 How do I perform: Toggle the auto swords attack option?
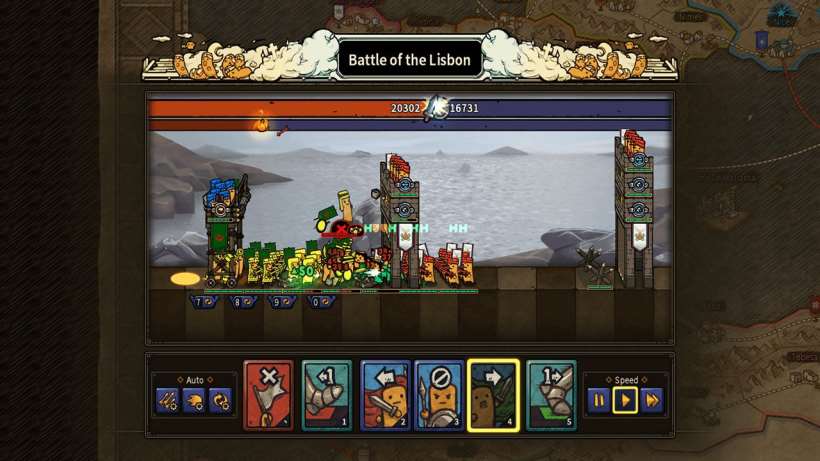click(x=168, y=401)
